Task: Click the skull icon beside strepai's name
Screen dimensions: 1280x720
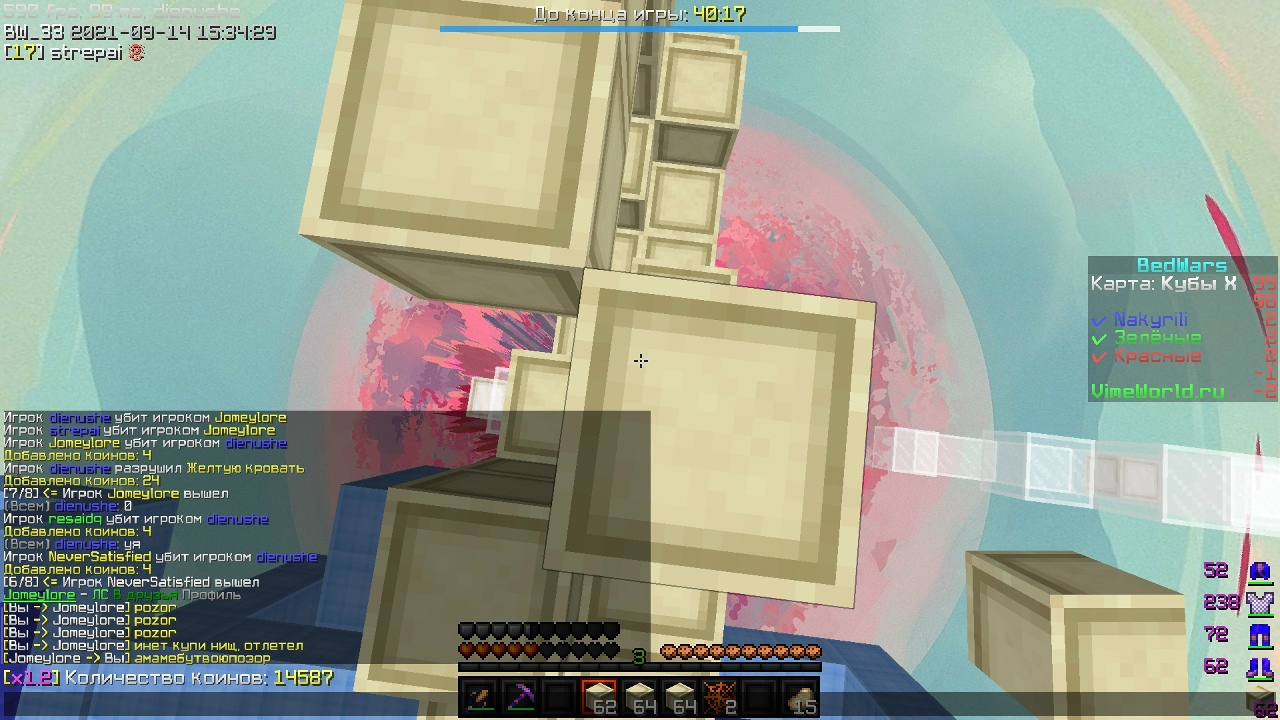Action: [x=139, y=53]
